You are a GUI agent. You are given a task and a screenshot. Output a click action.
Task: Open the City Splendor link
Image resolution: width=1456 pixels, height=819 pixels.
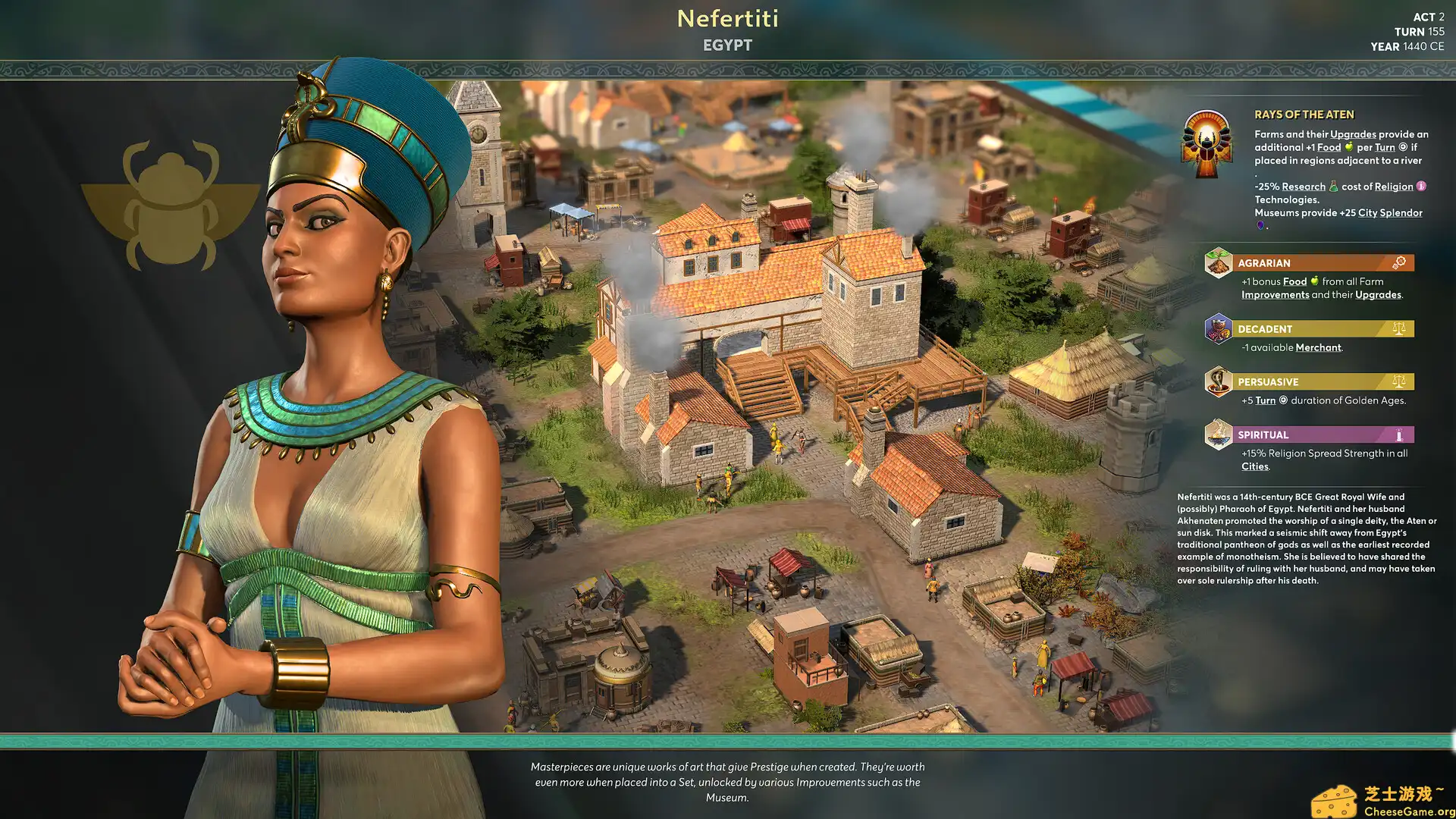(x=1390, y=213)
